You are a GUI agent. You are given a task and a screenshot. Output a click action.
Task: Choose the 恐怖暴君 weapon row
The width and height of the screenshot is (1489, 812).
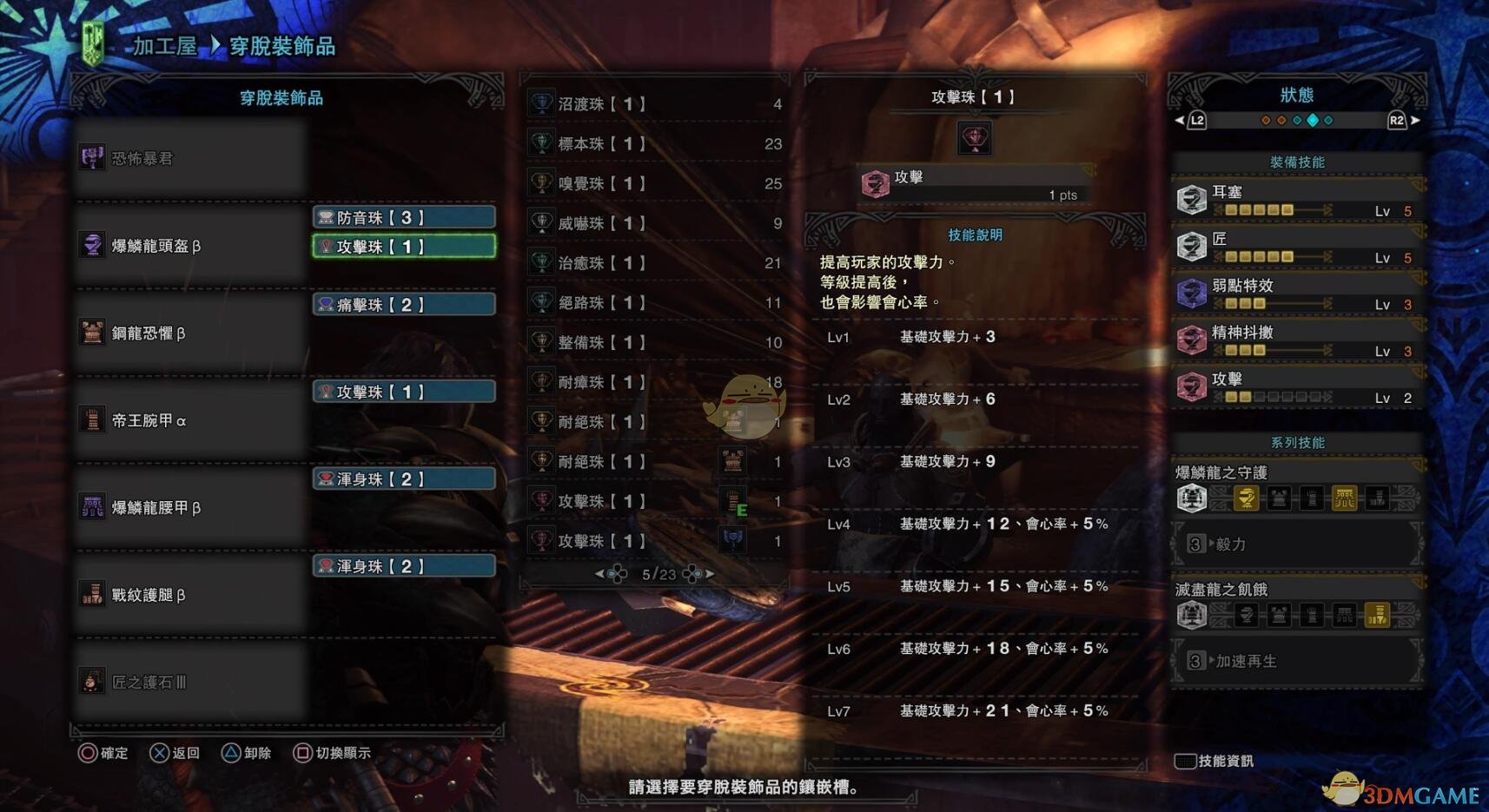pos(191,158)
